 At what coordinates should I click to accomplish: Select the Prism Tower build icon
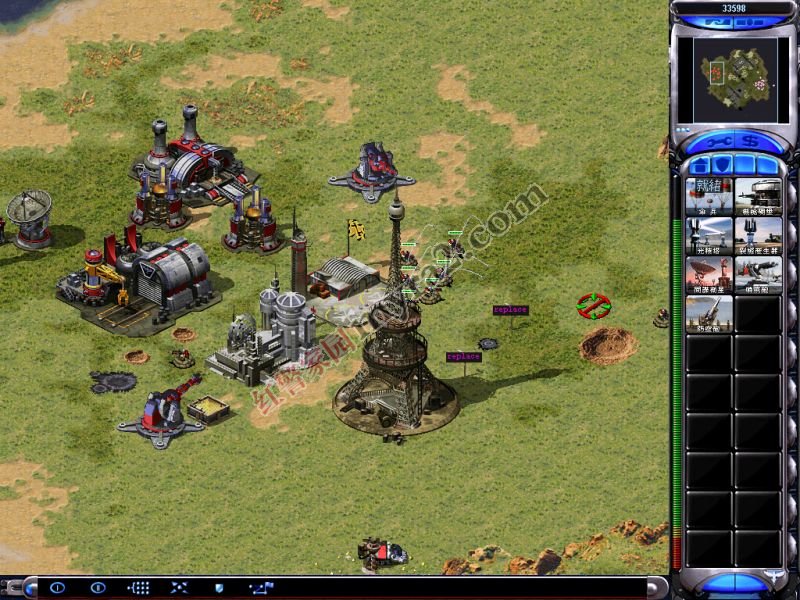point(709,236)
